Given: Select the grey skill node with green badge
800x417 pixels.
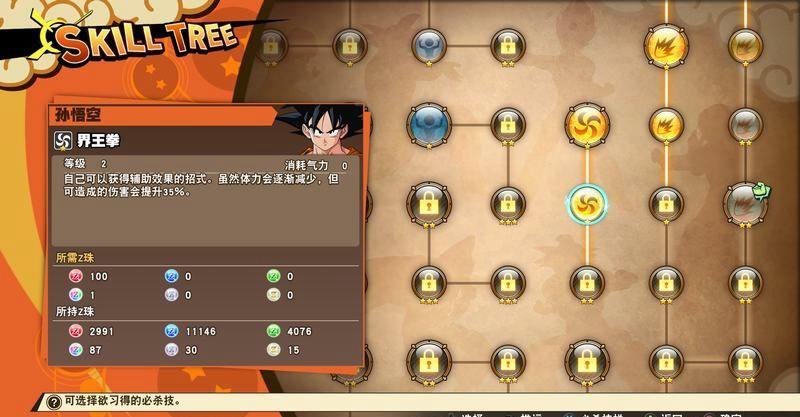Looking at the screenshot, I should [x=743, y=201].
